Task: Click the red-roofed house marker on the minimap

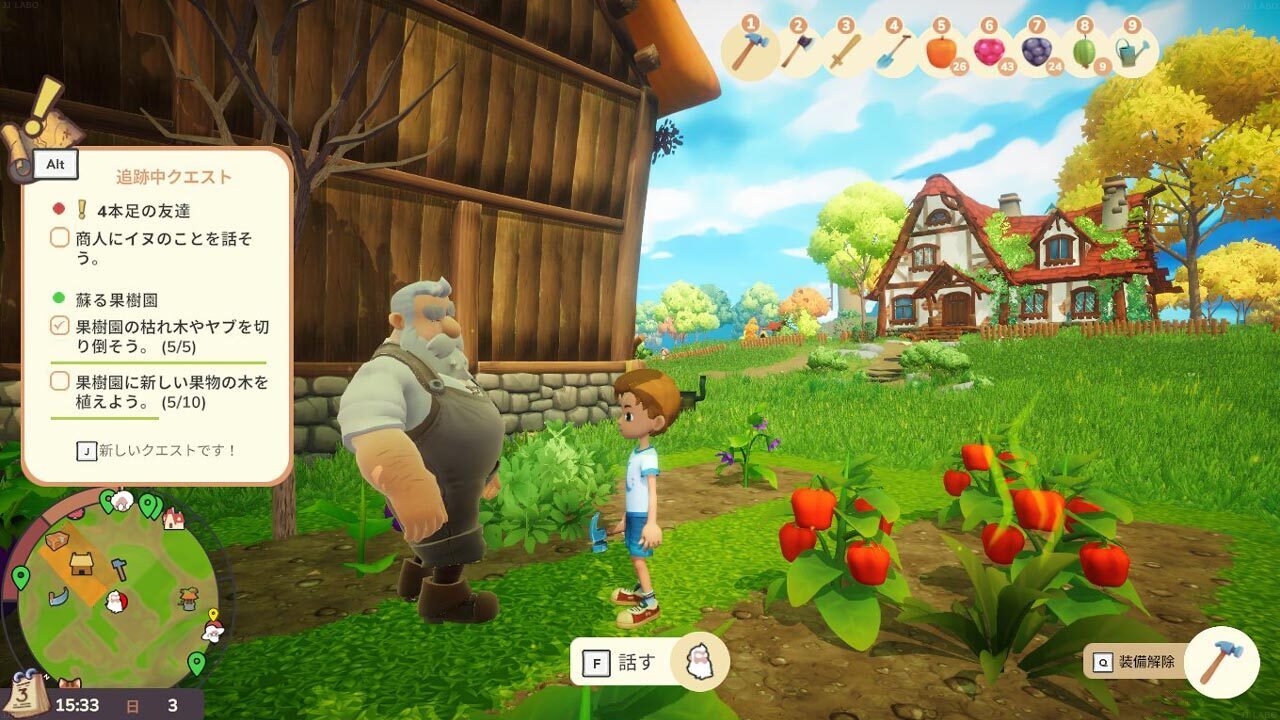Action: (x=173, y=518)
